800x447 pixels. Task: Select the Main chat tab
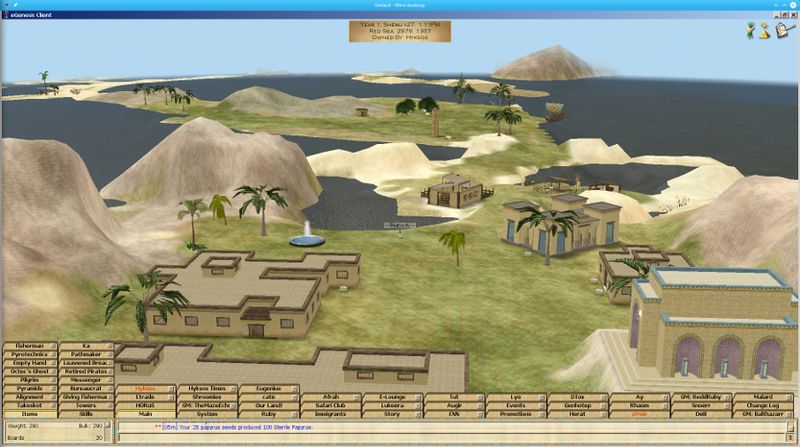pyautogui.click(x=146, y=413)
